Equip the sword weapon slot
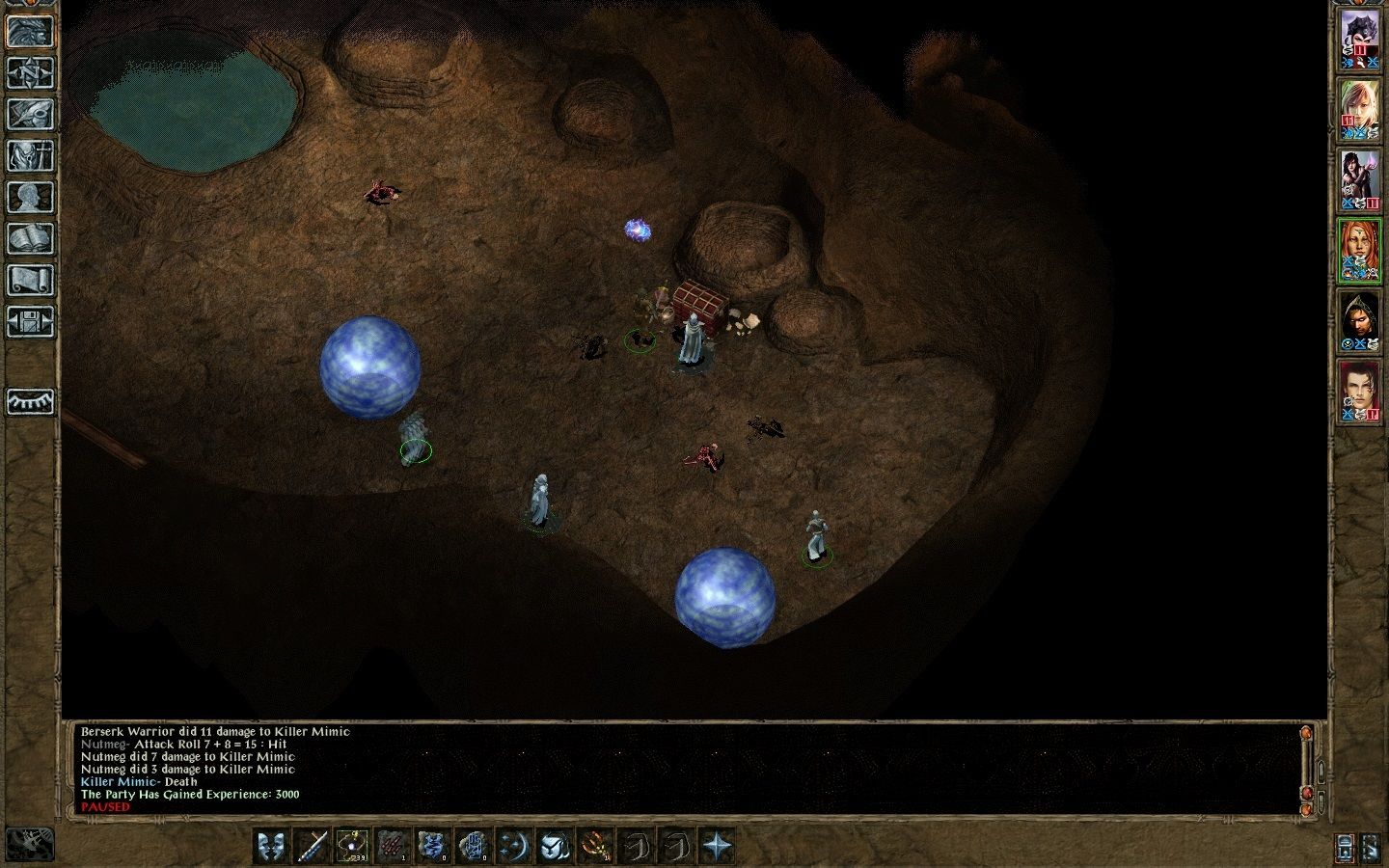This screenshot has height=868, width=1389. point(312,846)
